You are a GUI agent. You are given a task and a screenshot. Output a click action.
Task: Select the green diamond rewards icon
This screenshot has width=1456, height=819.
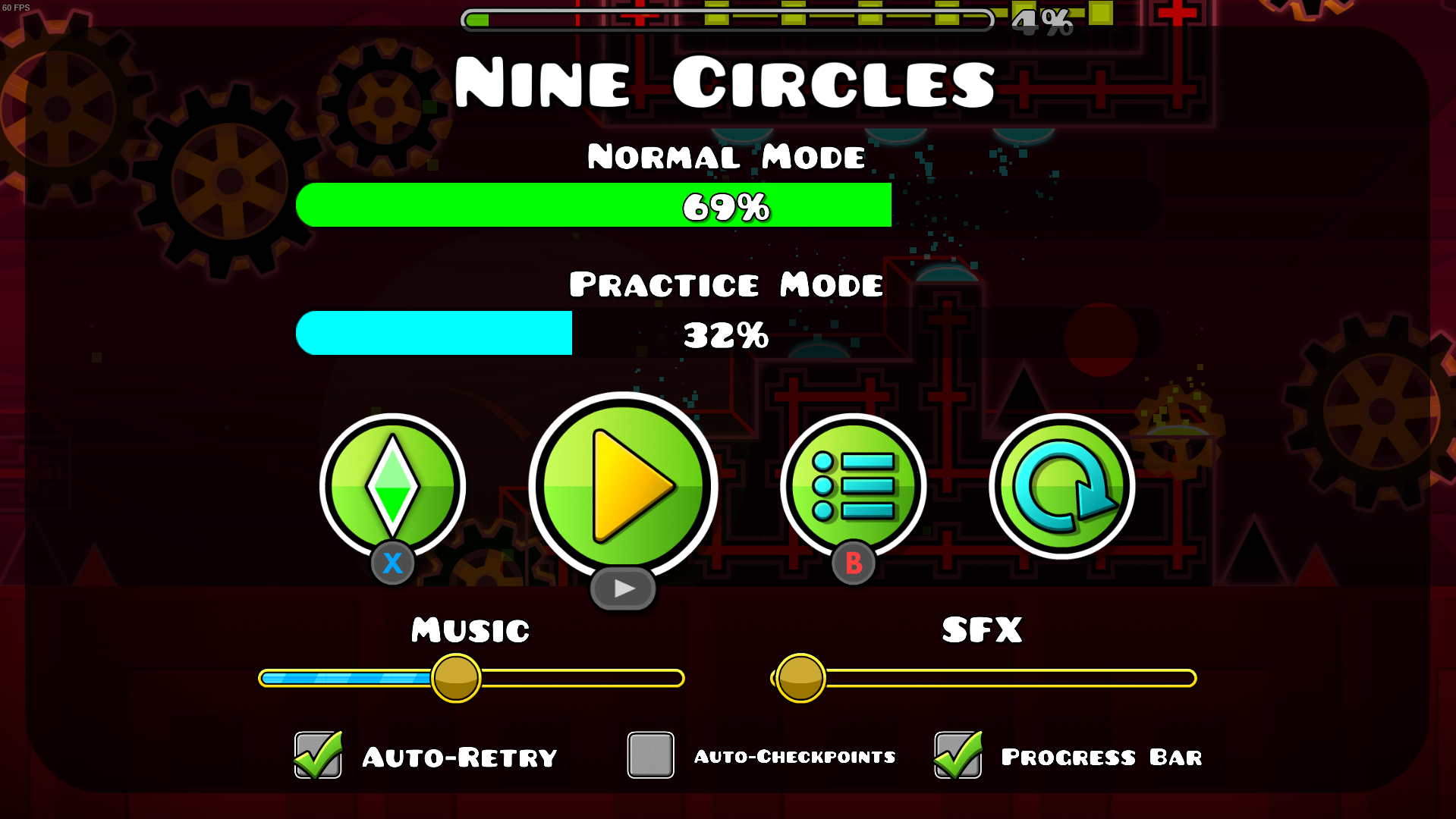coord(393,485)
